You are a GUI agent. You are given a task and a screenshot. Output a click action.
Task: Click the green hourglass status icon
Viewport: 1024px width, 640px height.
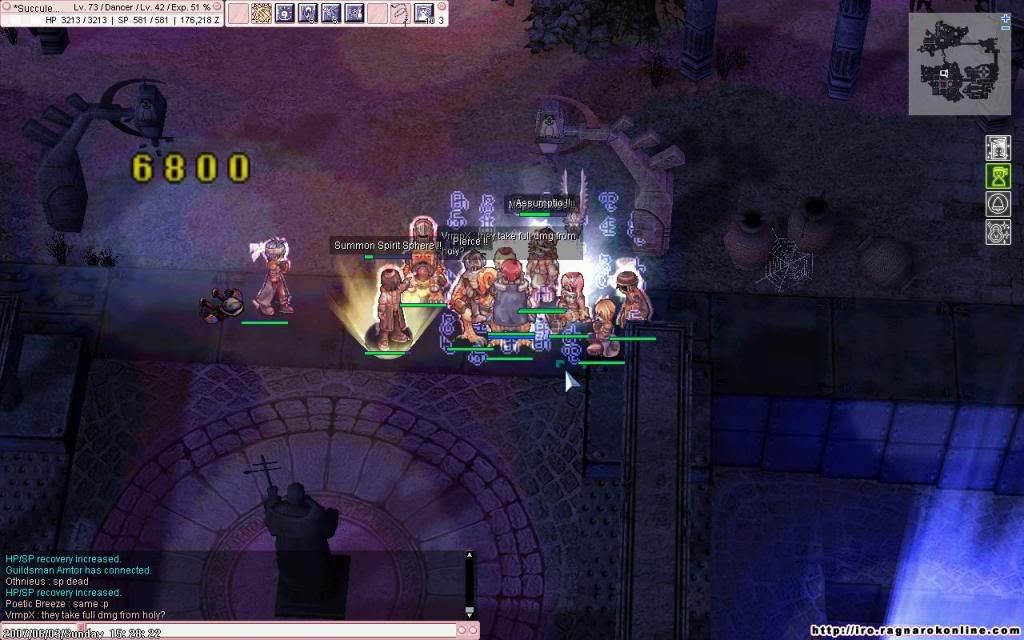pos(998,177)
